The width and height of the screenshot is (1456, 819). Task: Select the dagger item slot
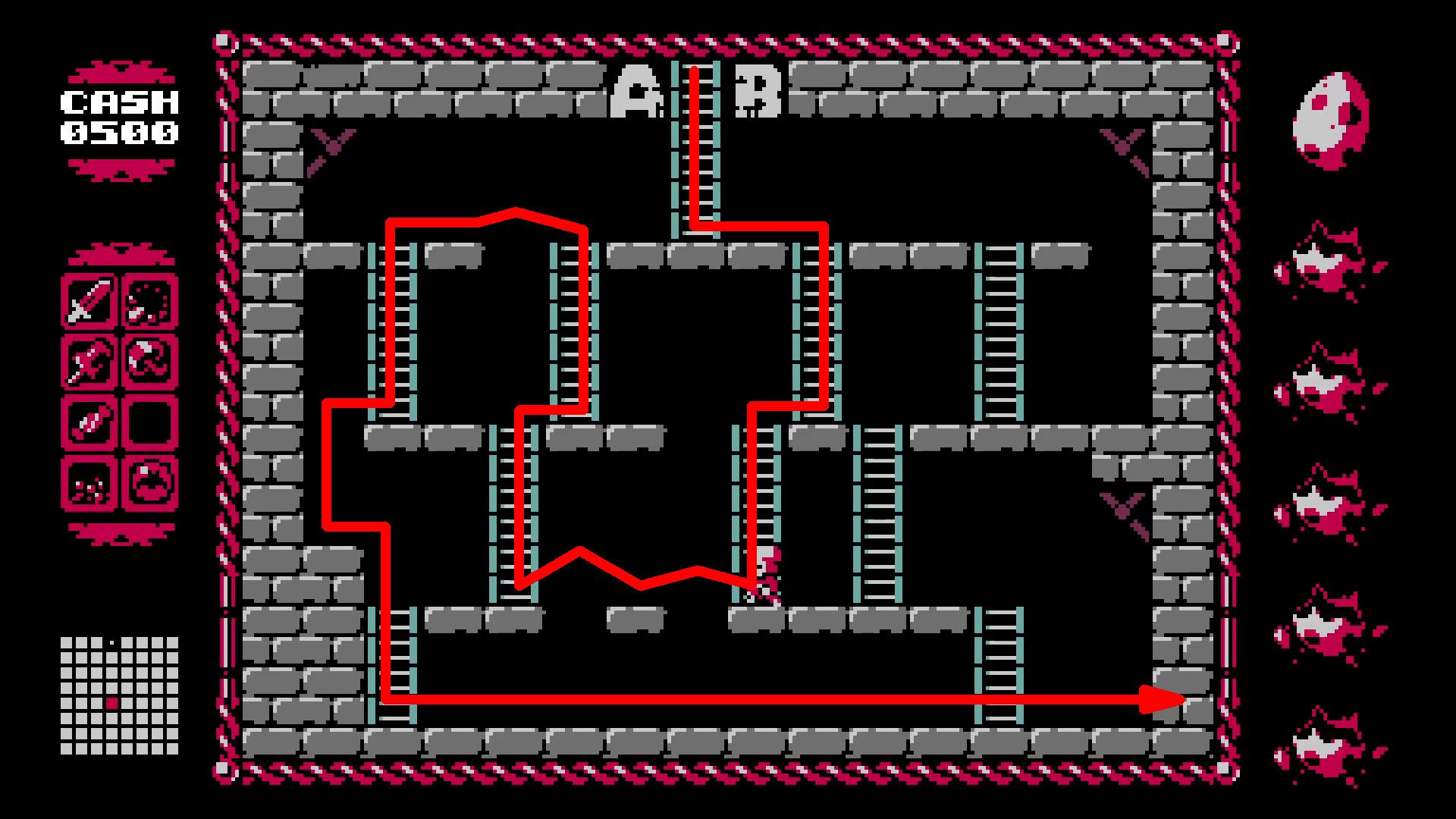93,422
